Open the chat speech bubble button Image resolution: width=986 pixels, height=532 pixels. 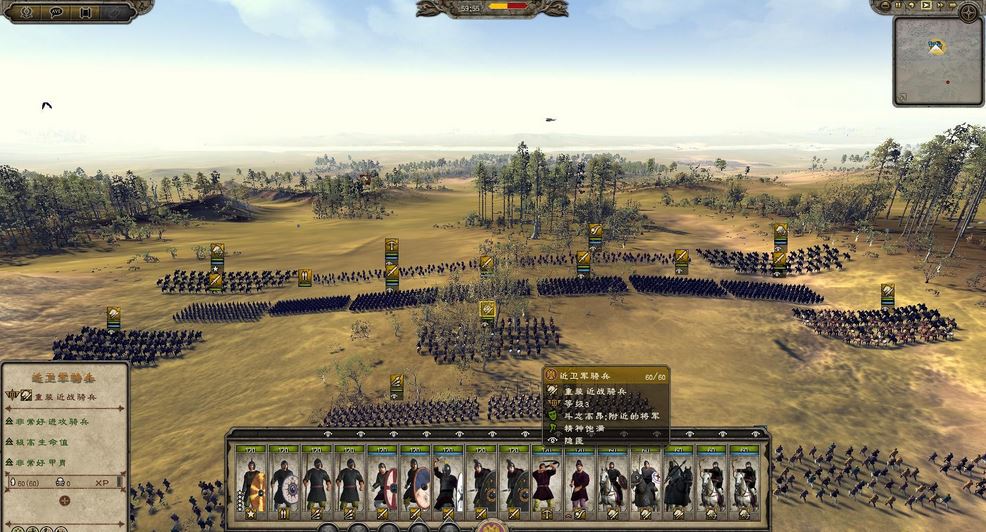pyautogui.click(x=55, y=12)
